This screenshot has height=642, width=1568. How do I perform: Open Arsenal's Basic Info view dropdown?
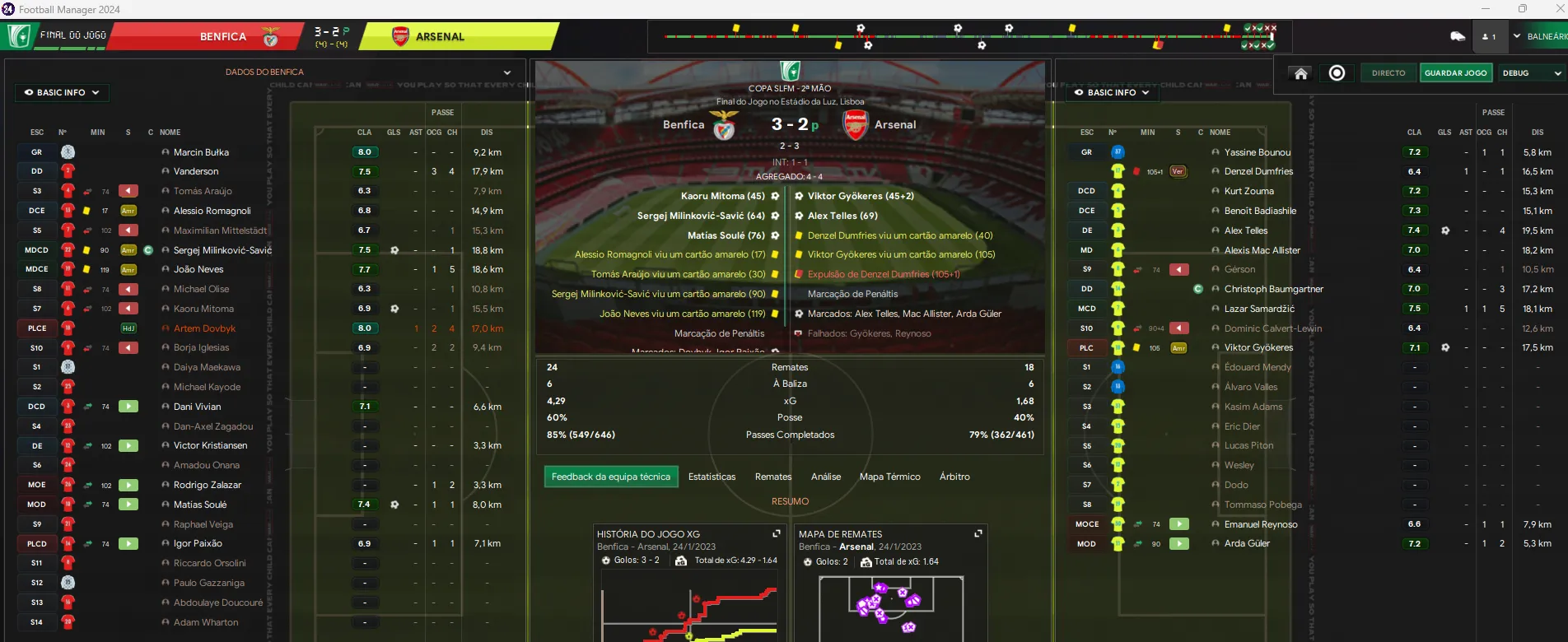tap(1112, 92)
